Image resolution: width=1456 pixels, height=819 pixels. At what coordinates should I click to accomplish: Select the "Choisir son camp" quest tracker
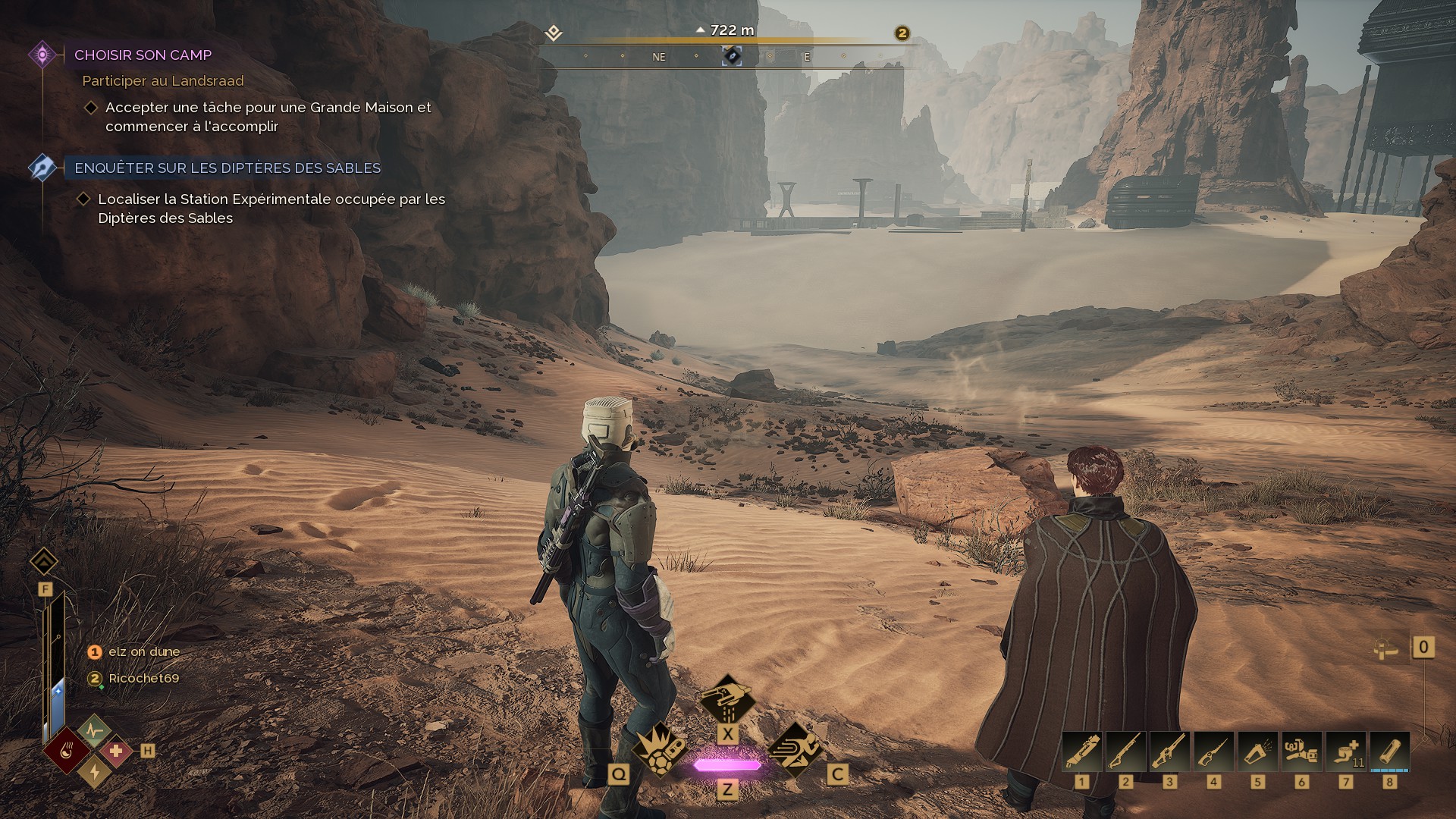(143, 55)
